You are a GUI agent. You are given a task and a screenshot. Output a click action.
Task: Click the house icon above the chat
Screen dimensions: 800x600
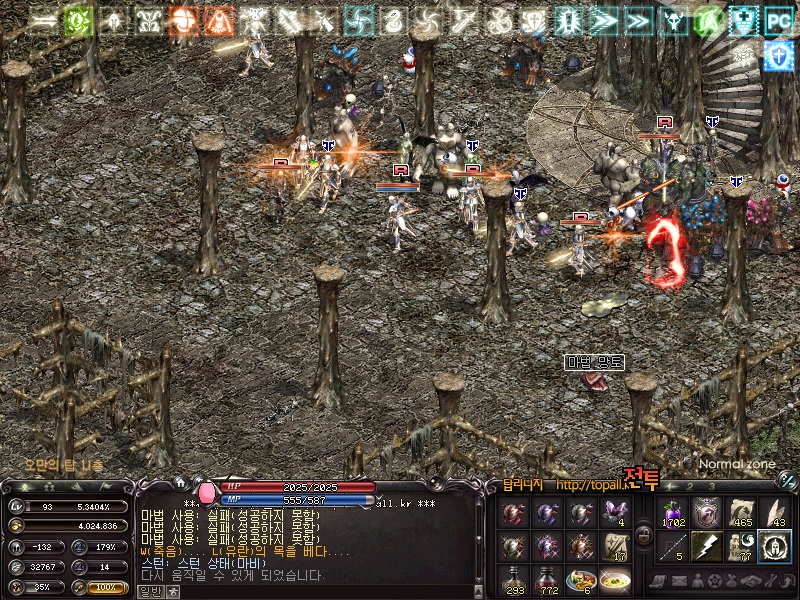click(180, 483)
